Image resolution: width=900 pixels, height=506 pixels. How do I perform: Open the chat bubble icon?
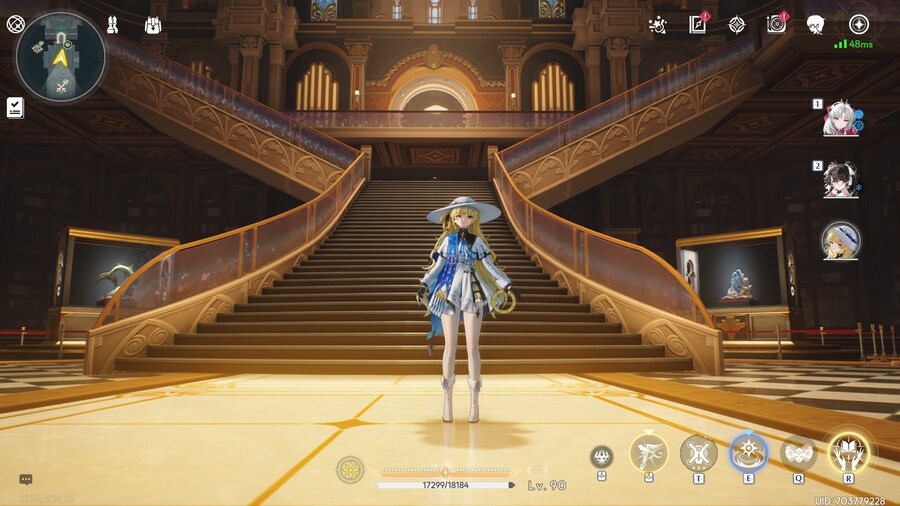pyautogui.click(x=26, y=480)
